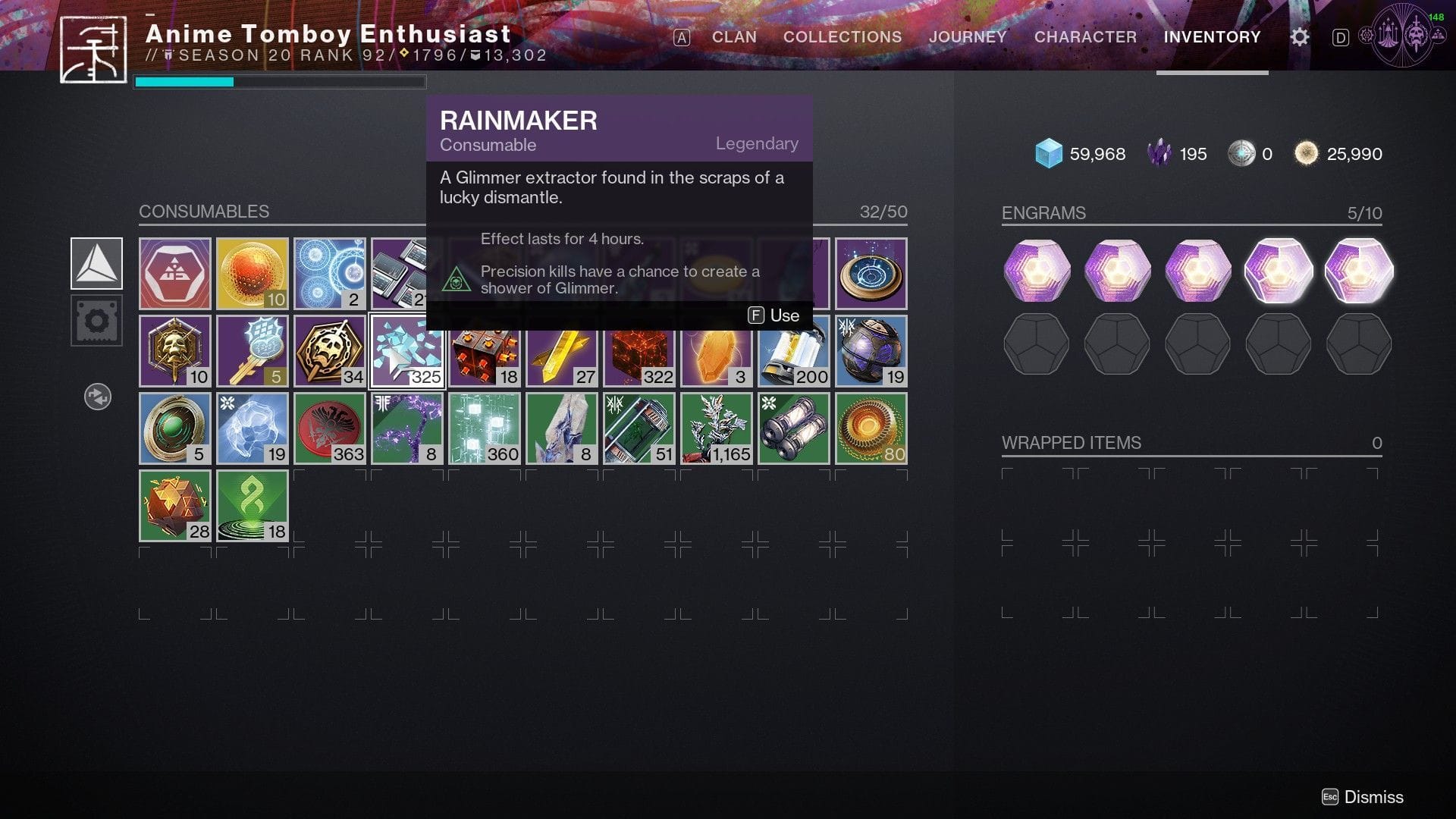Viewport: 1456px width, 819px height.
Task: Select the player emblem in the top-left corner
Action: point(93,47)
